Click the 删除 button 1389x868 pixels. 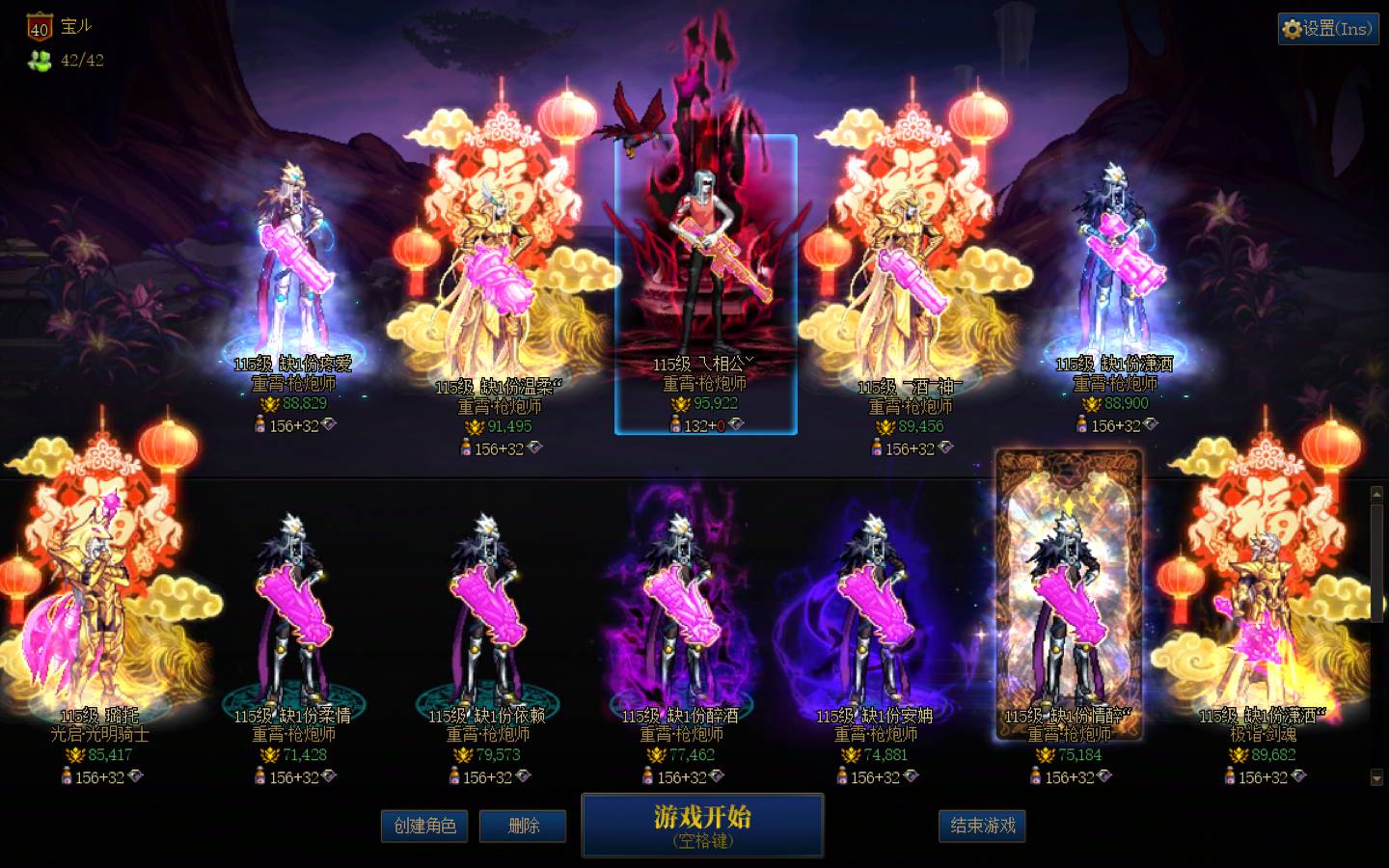tap(522, 827)
